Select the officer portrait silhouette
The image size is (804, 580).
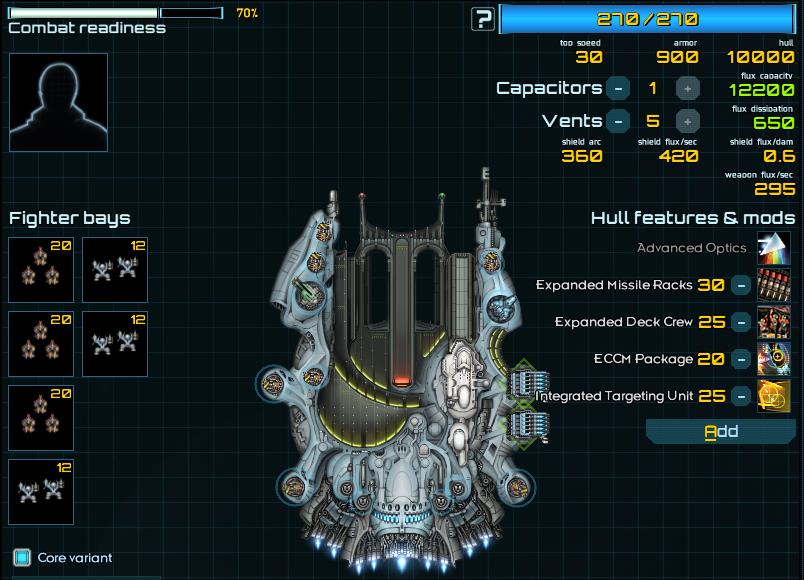pyautogui.click(x=58, y=102)
